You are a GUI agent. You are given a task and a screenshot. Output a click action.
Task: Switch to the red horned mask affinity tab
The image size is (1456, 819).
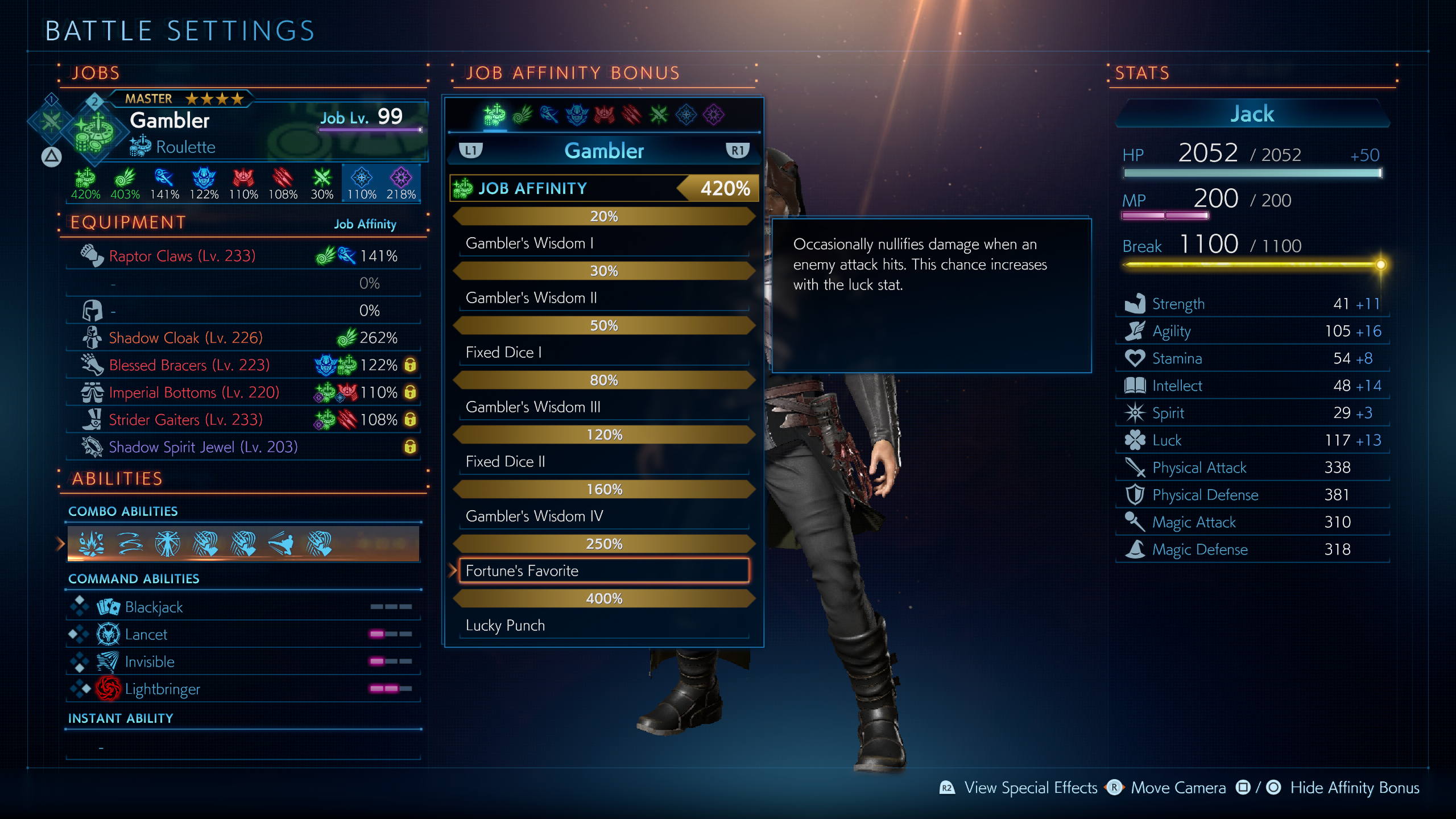pyautogui.click(x=604, y=115)
